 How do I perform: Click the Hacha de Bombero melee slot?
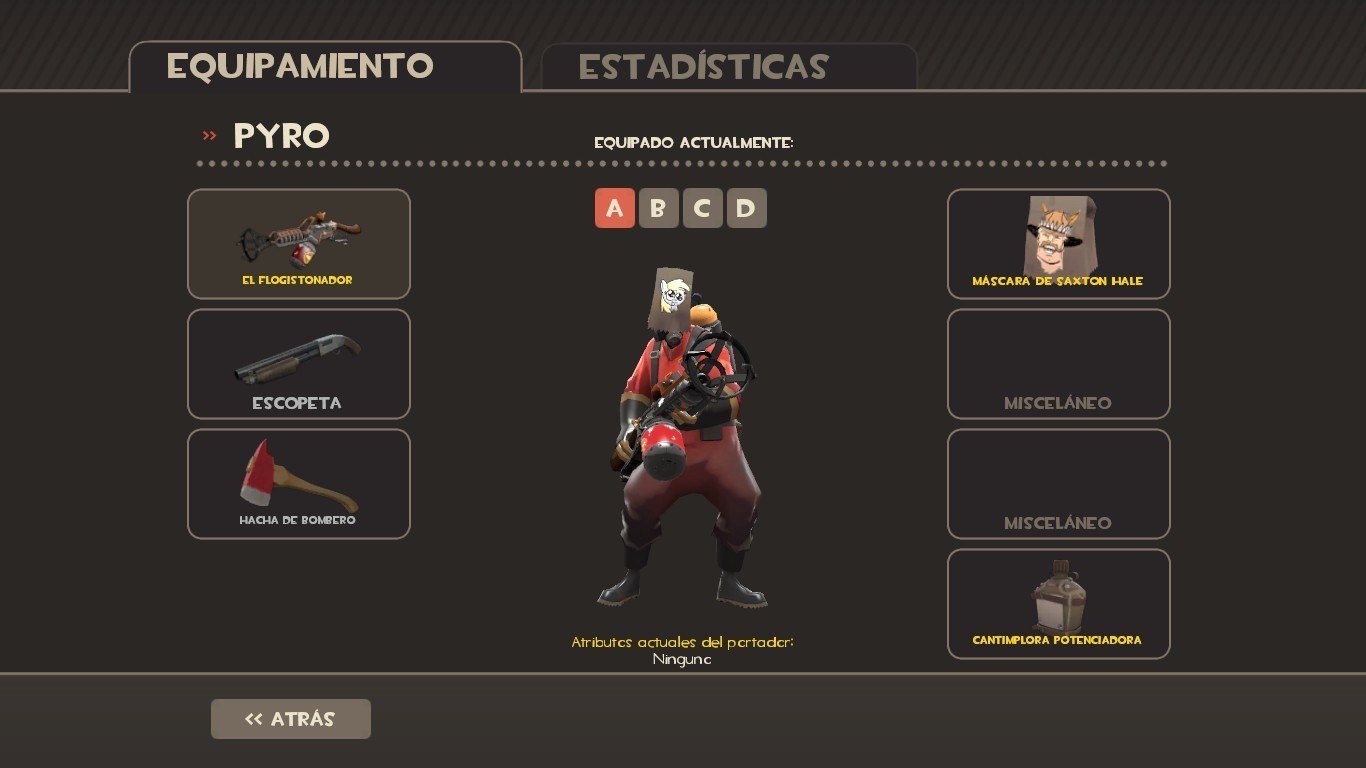click(298, 484)
